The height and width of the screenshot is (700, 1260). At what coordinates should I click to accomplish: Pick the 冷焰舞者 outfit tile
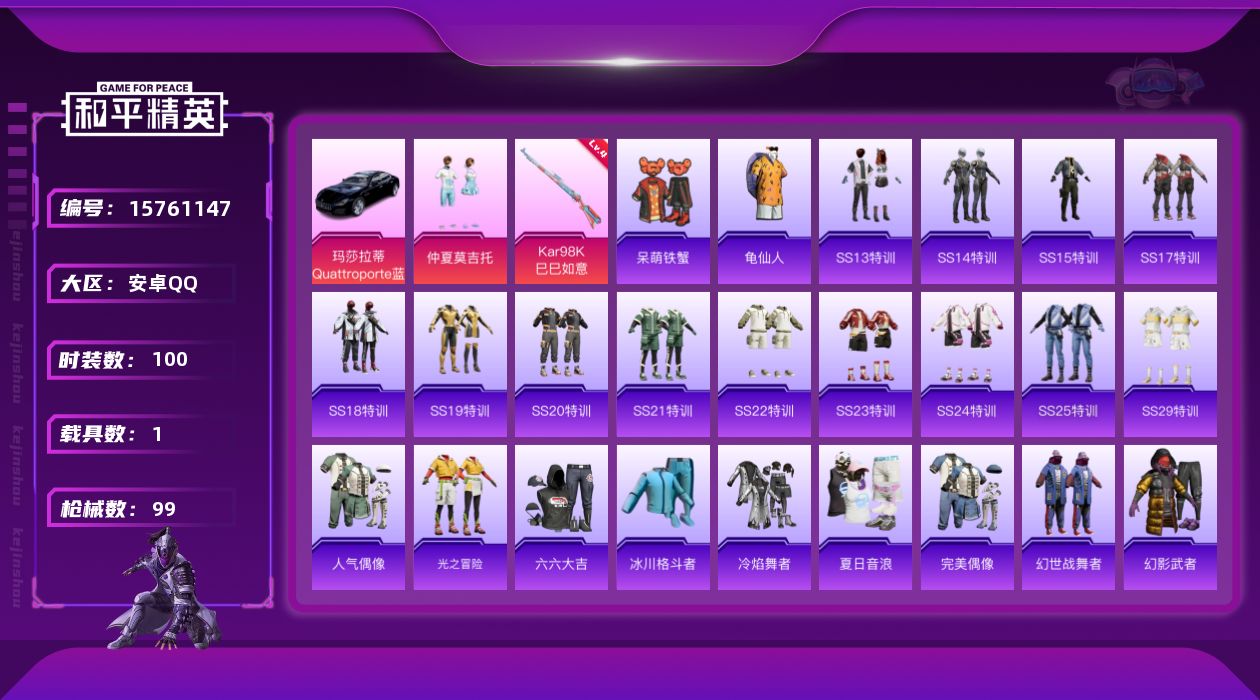pyautogui.click(x=764, y=517)
